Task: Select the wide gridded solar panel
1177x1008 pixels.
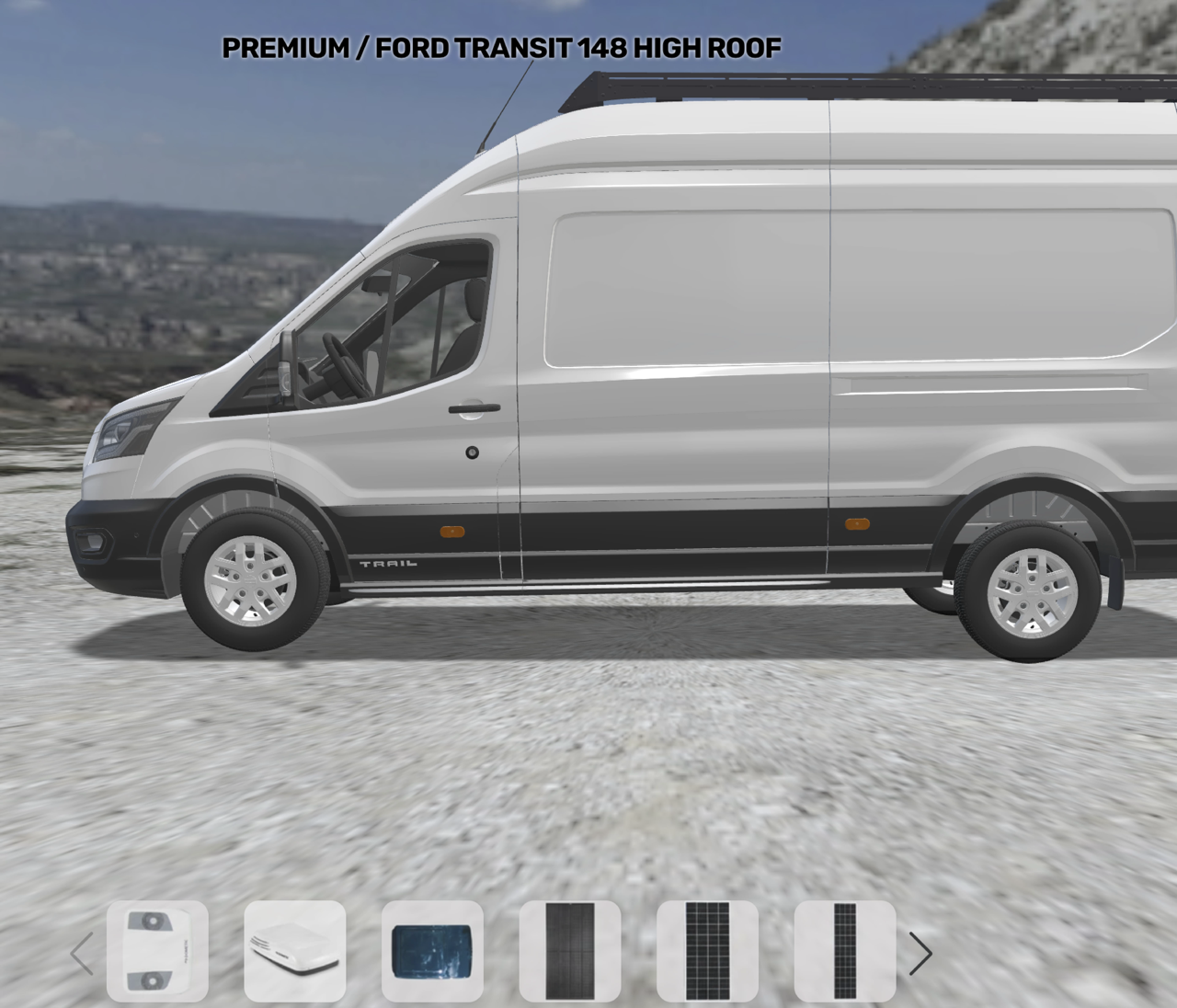Action: pyautogui.click(x=707, y=951)
